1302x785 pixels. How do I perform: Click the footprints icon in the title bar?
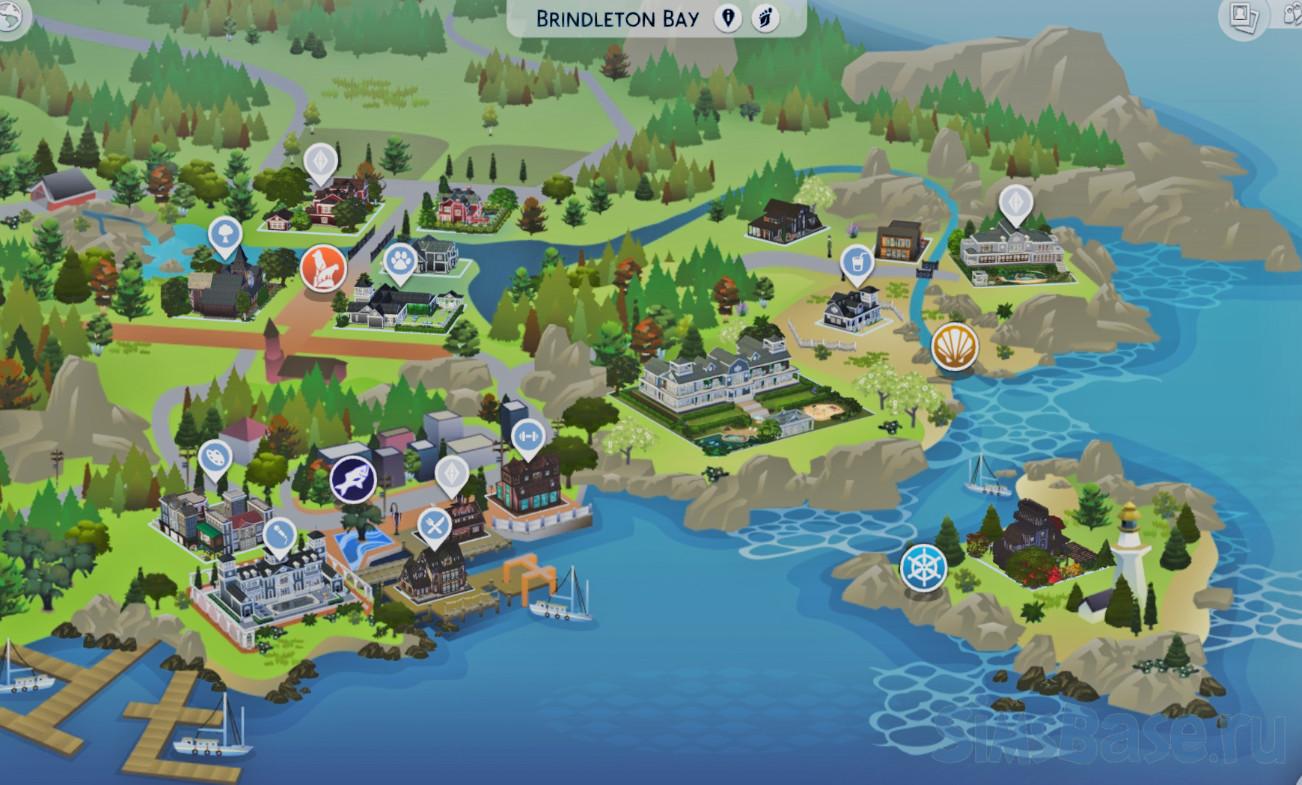point(766,19)
